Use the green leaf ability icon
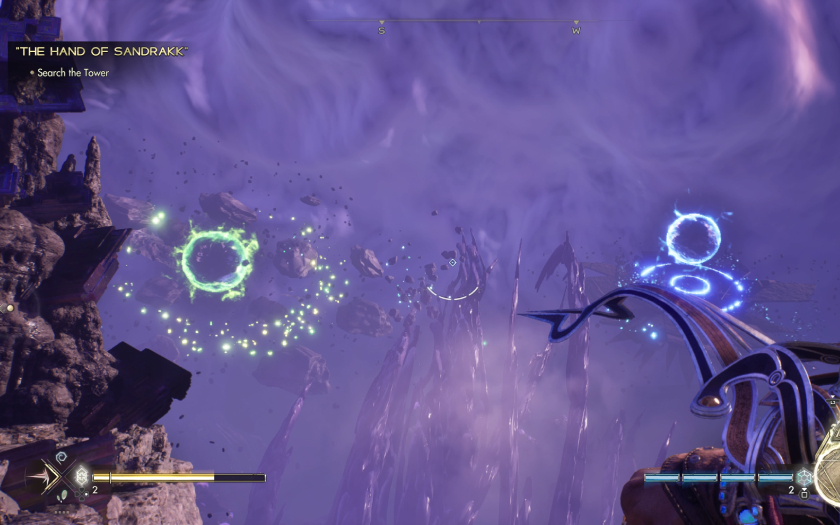The width and height of the screenshot is (840, 525). (x=61, y=495)
